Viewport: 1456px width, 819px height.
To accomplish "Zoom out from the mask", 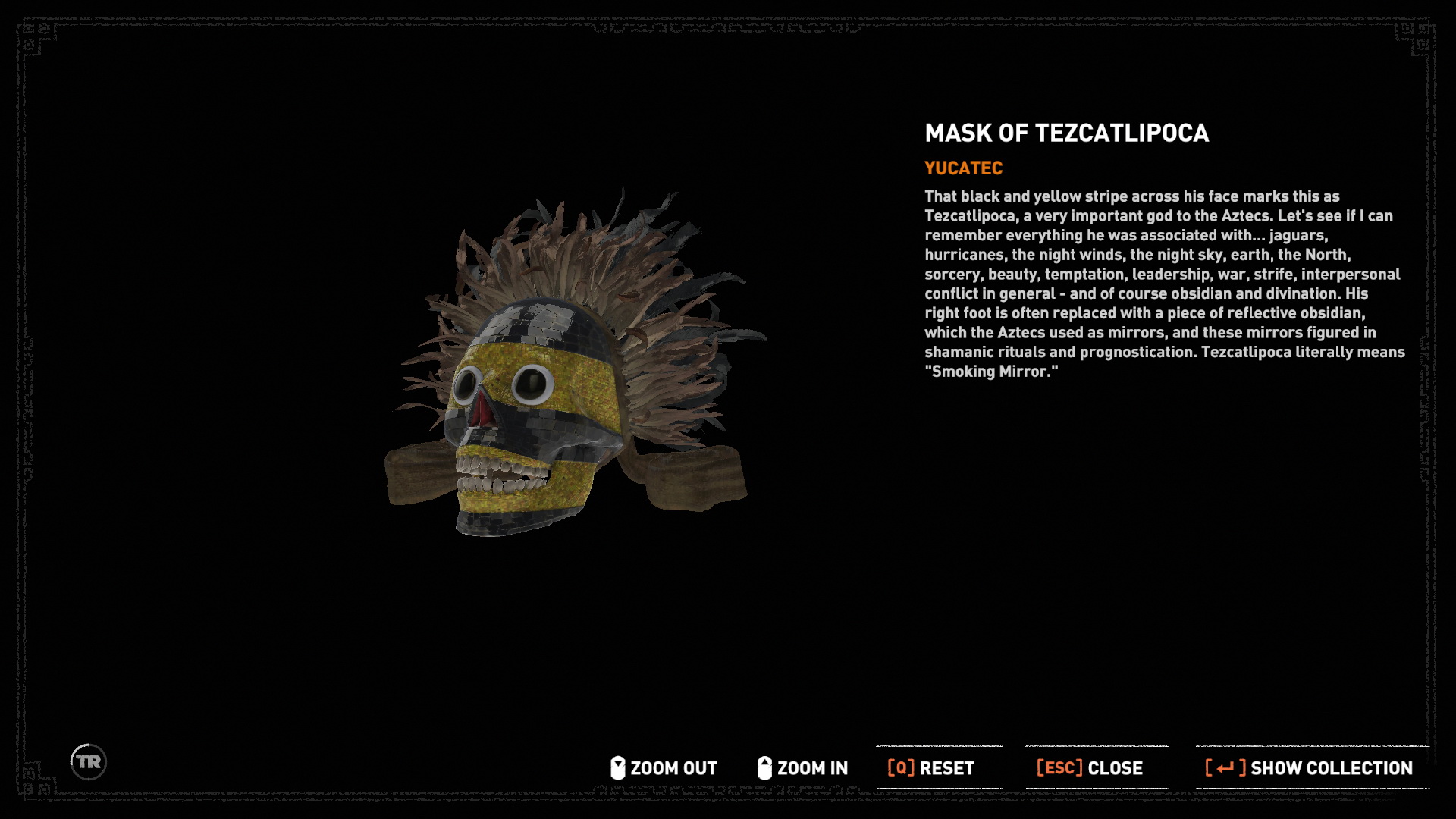I will [x=664, y=768].
